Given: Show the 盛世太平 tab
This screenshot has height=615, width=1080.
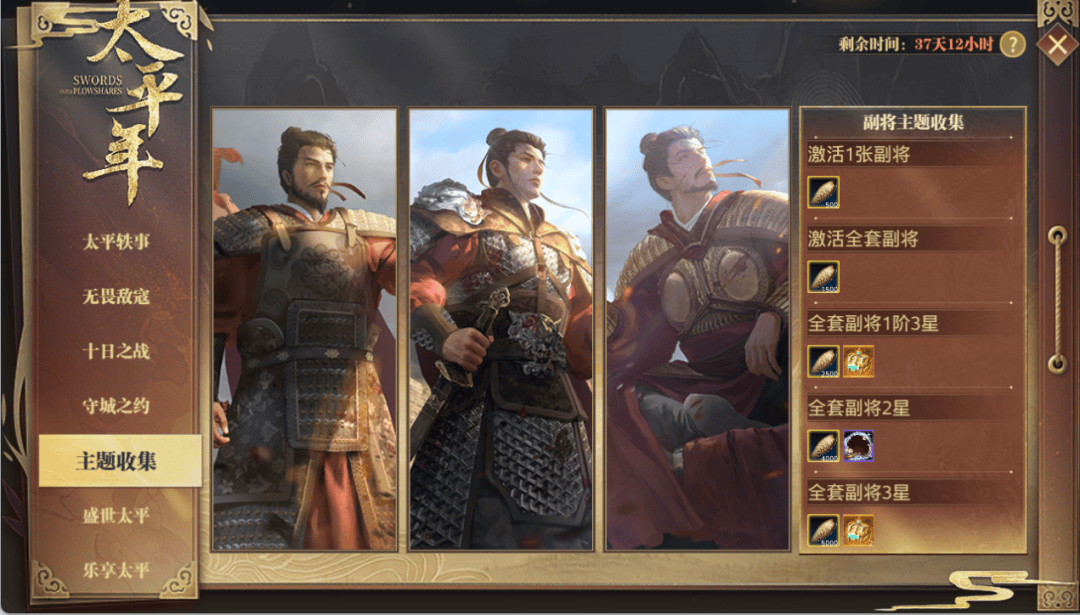Looking at the screenshot, I should [x=116, y=516].
